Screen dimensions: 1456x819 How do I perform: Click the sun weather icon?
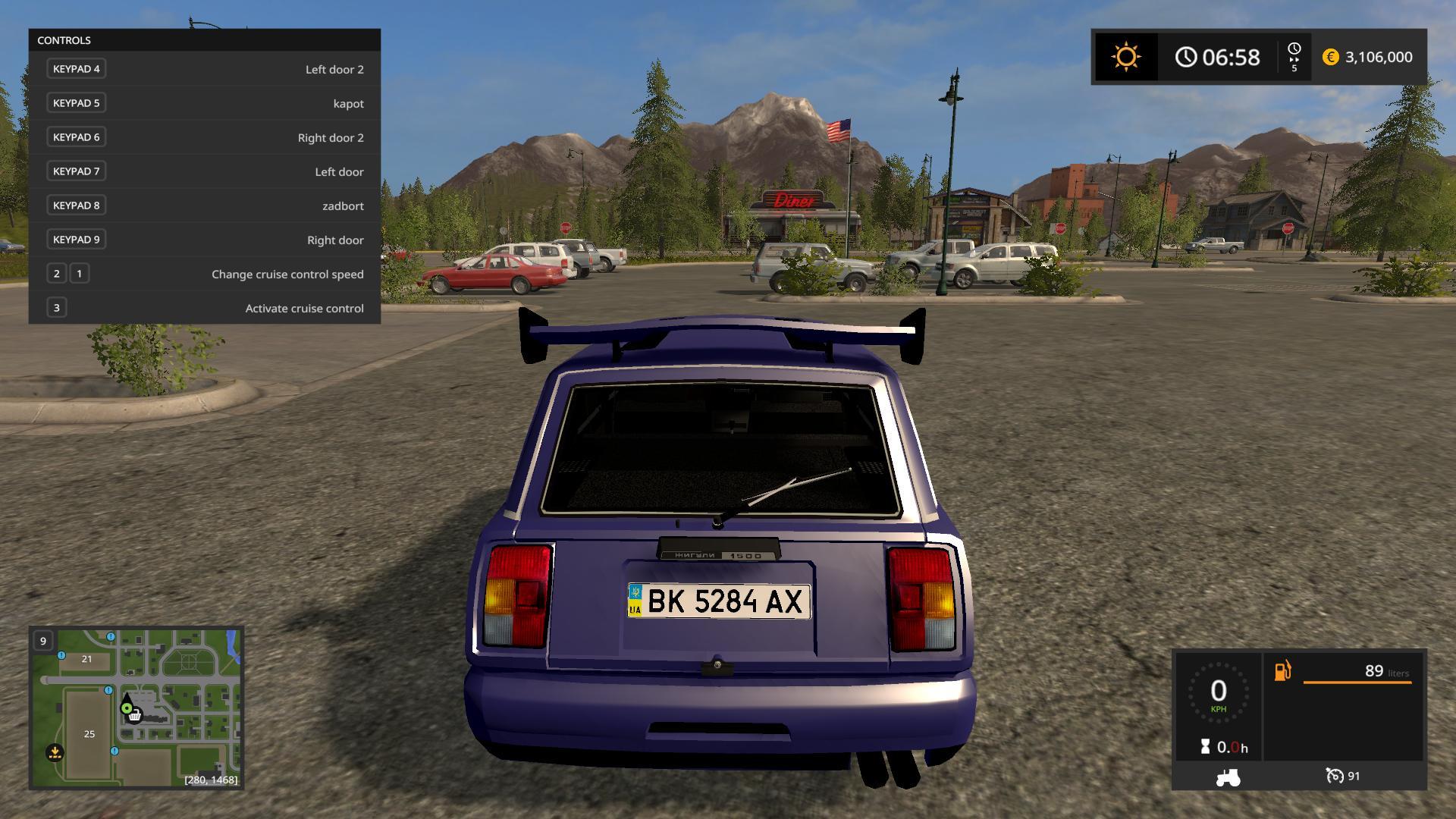tap(1125, 57)
